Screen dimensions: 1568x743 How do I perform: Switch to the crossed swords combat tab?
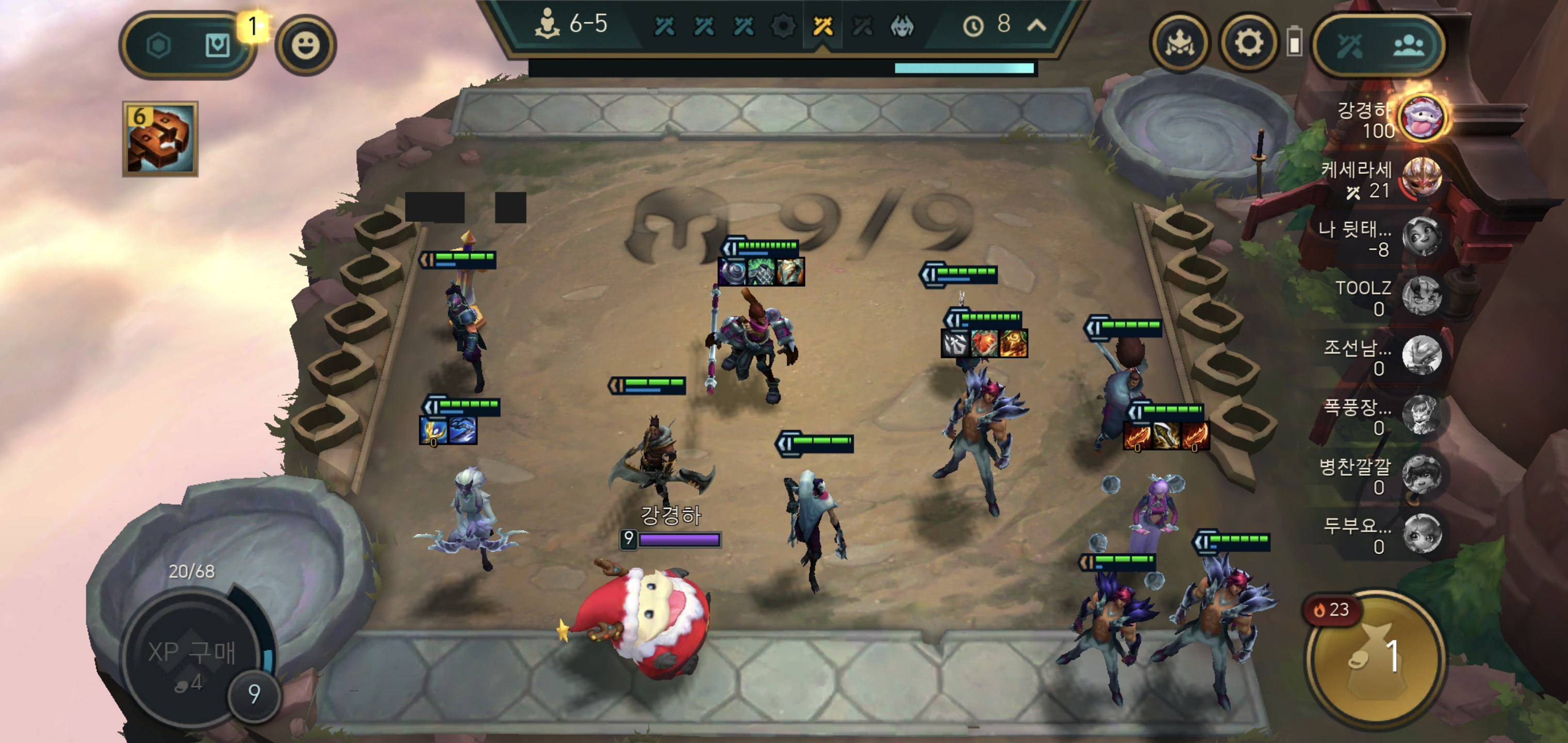pyautogui.click(x=1349, y=45)
